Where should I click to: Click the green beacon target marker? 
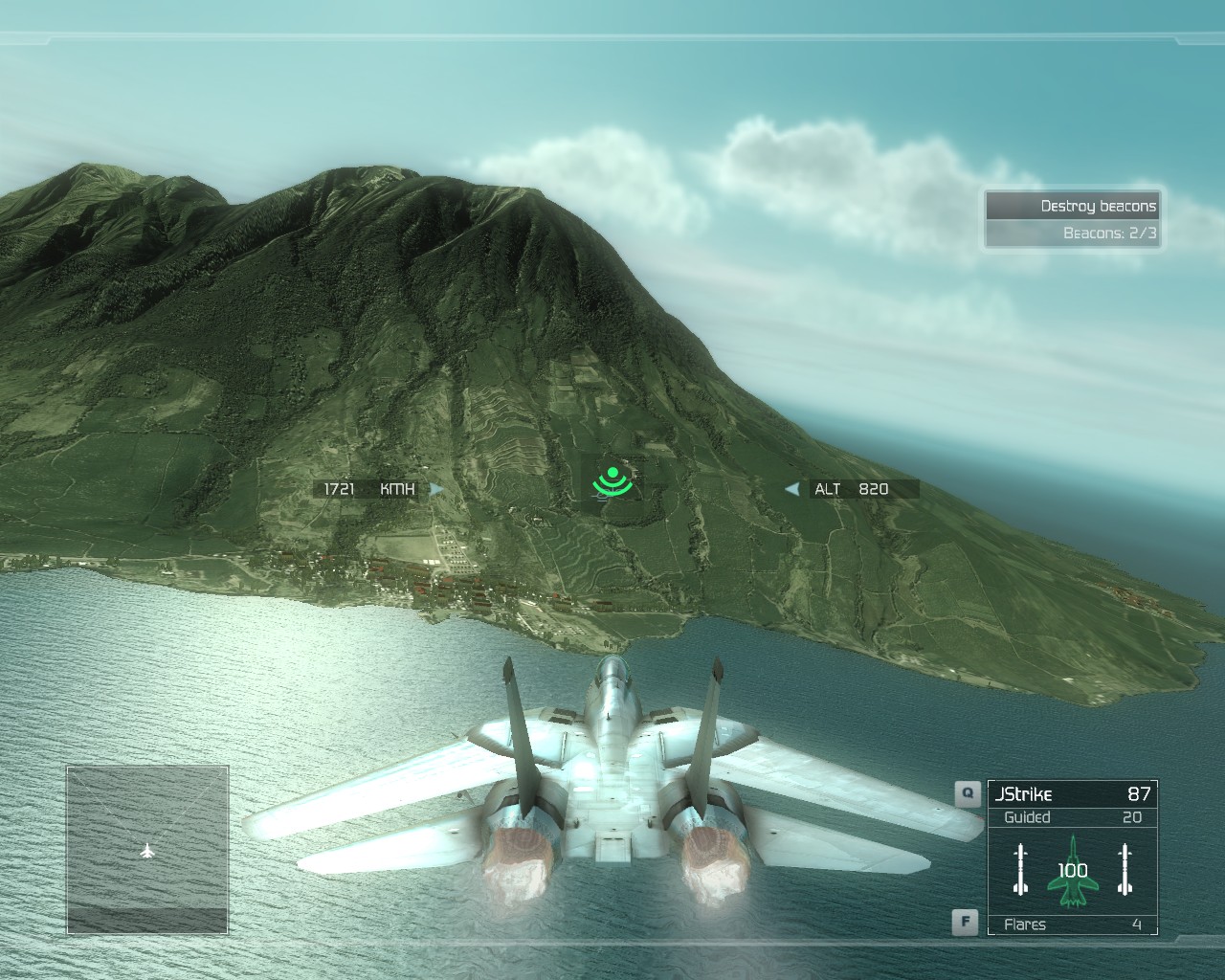[x=612, y=481]
